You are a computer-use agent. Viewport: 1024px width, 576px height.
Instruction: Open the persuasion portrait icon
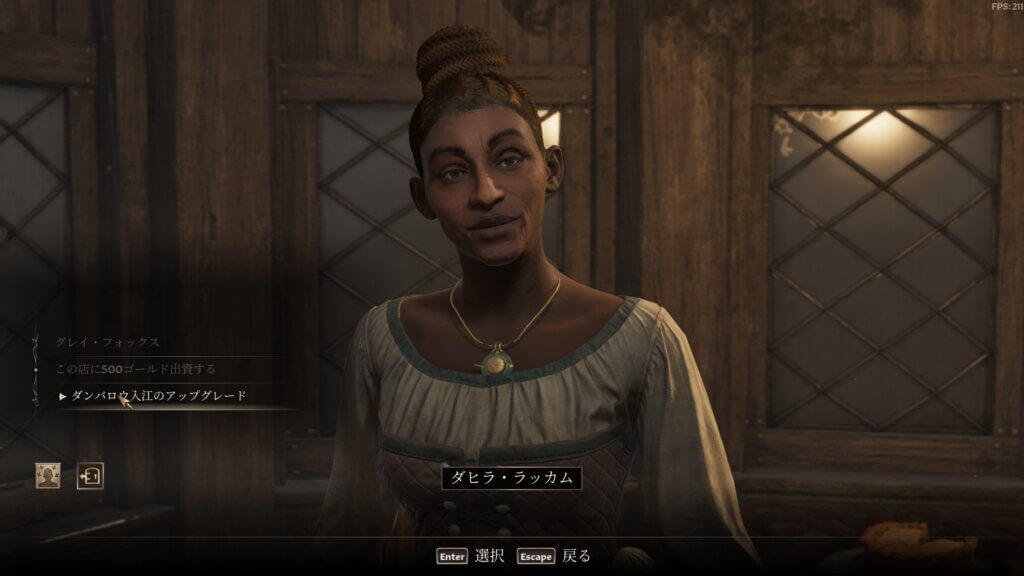click(47, 475)
